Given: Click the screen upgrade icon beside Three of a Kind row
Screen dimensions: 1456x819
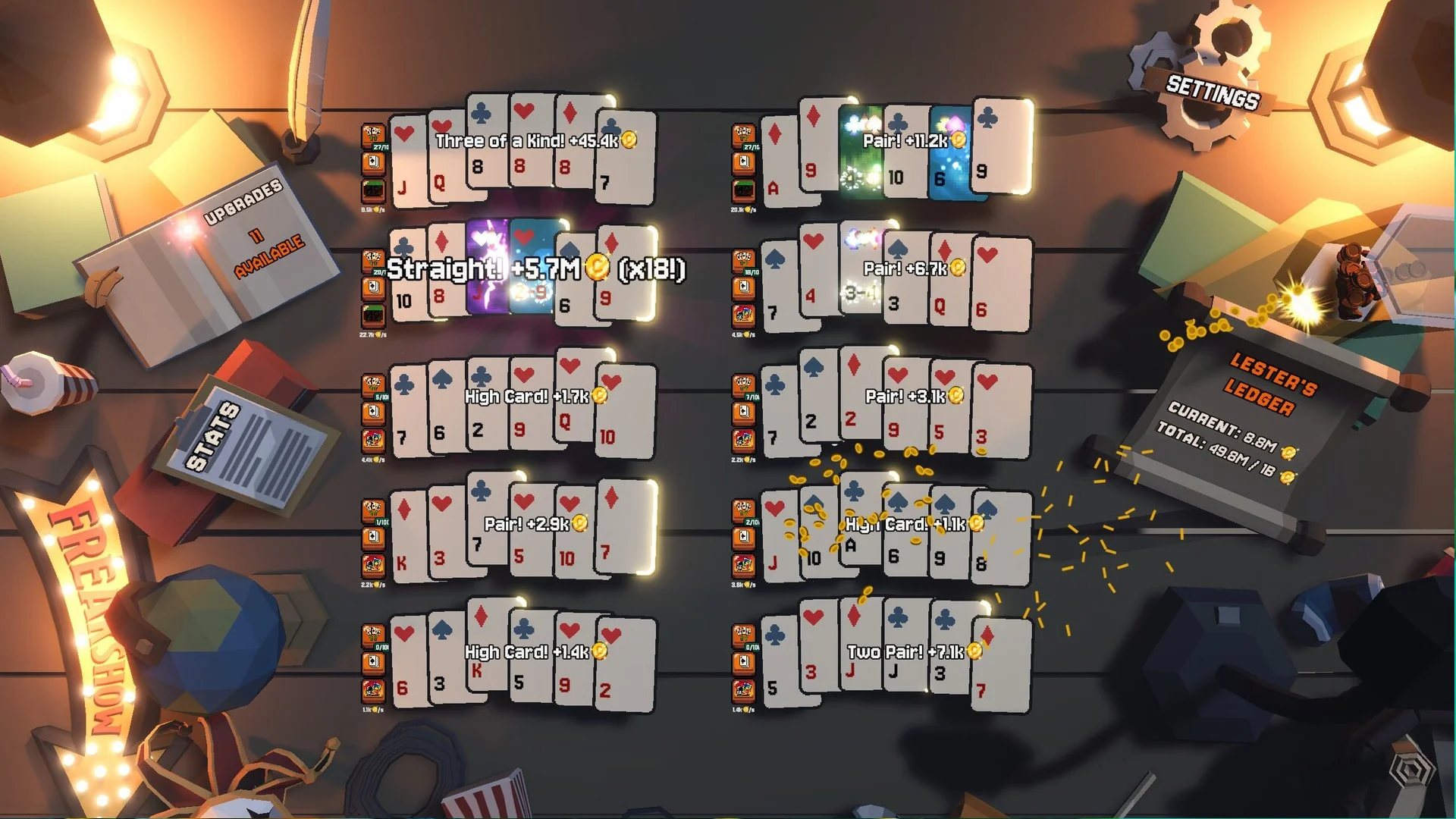Looking at the screenshot, I should point(372,191).
